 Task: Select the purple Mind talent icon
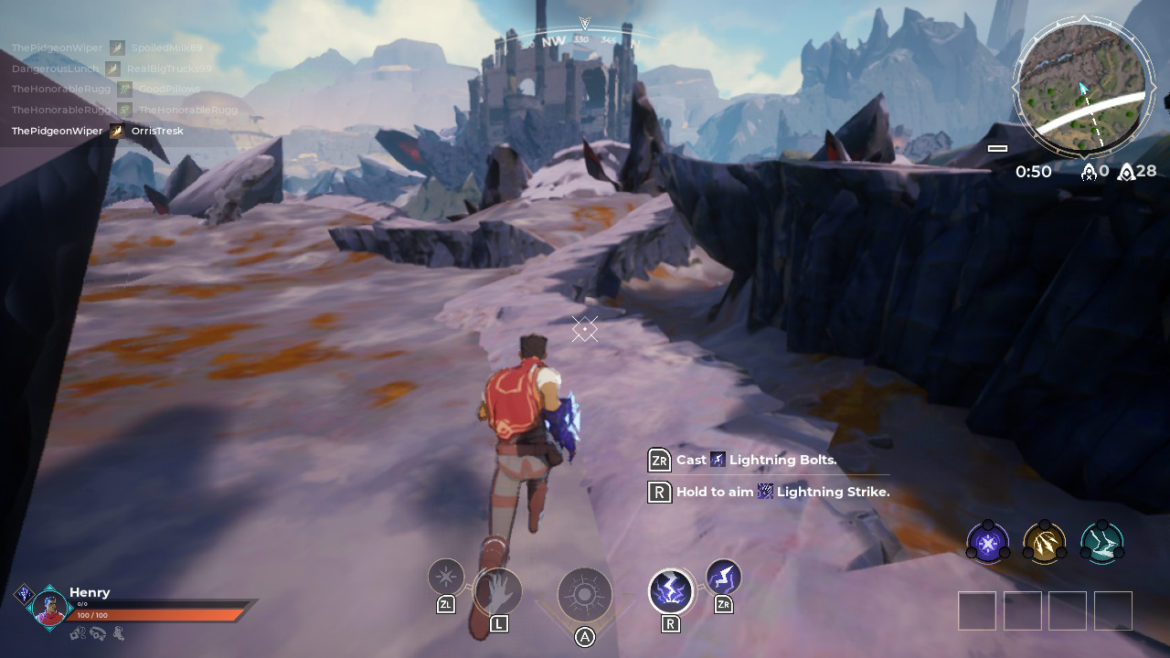[987, 543]
